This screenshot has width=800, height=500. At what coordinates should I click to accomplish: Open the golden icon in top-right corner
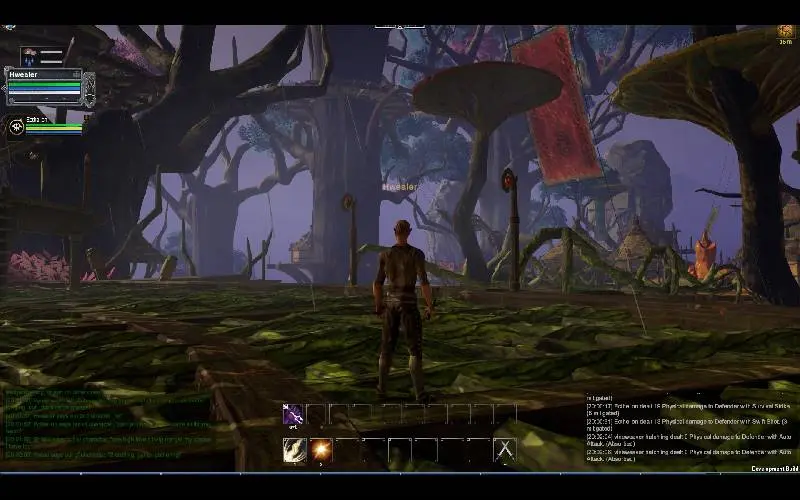(x=786, y=33)
